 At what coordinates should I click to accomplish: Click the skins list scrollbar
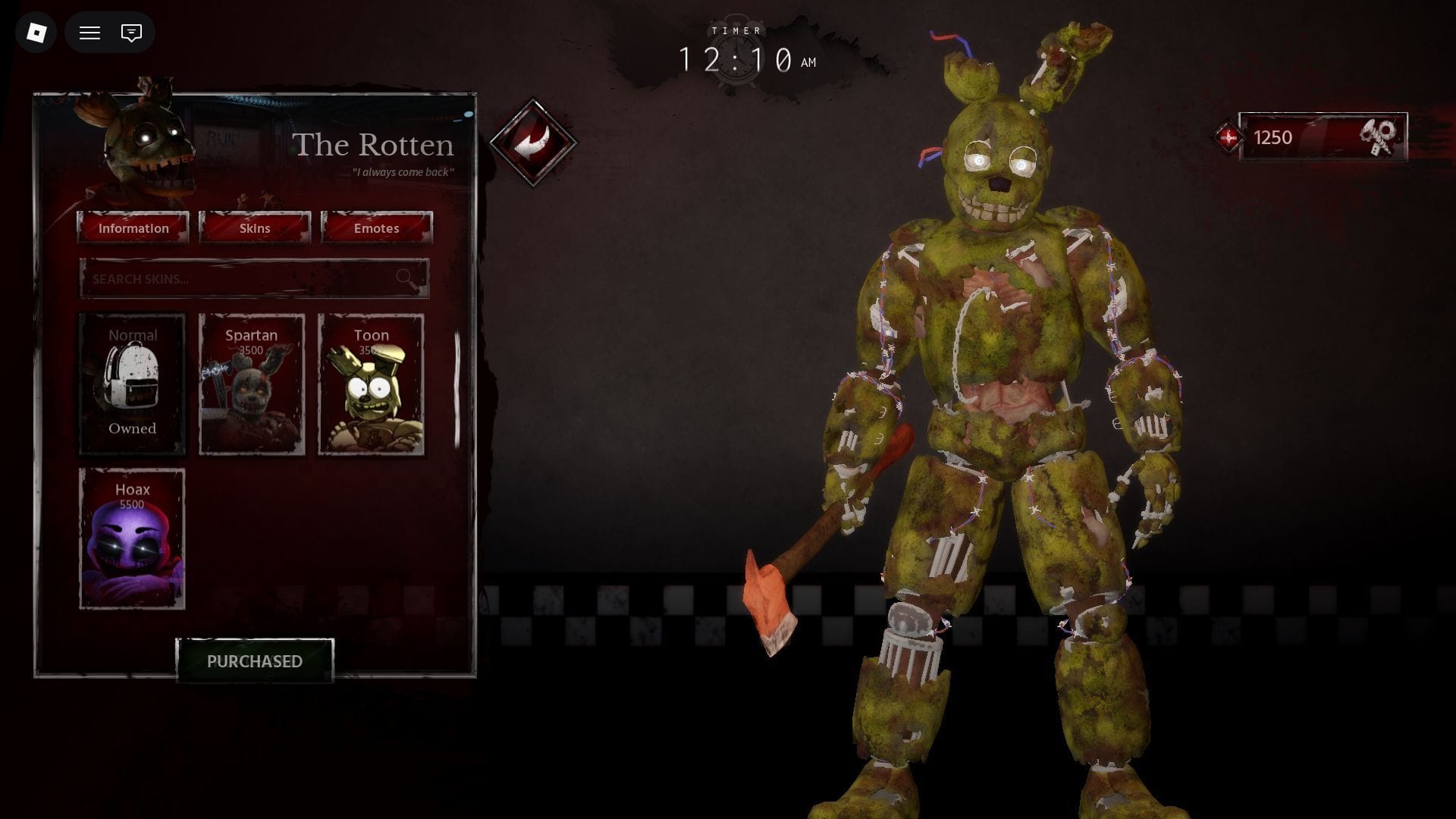pyautogui.click(x=457, y=388)
